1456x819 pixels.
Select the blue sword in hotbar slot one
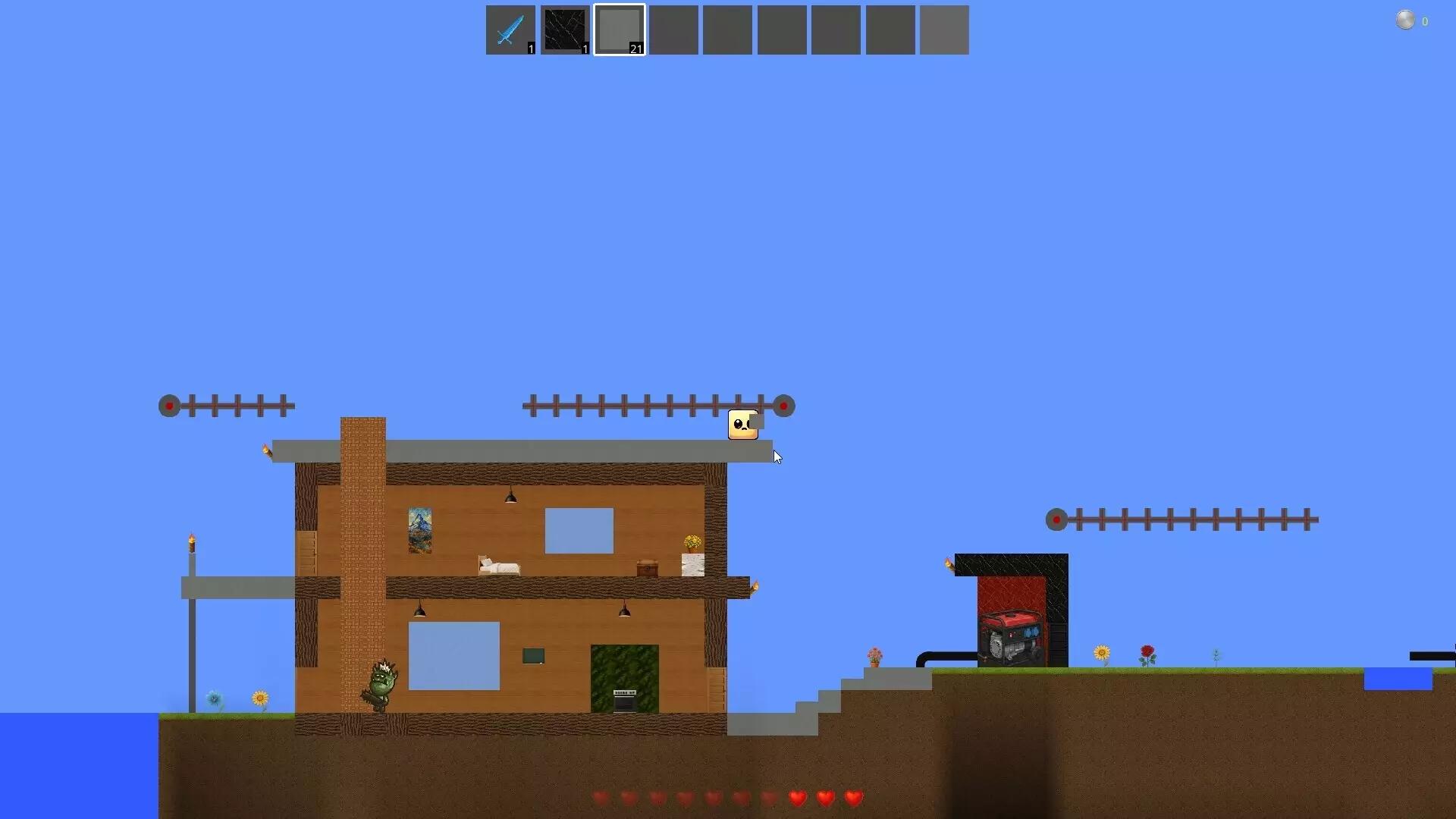[510, 30]
